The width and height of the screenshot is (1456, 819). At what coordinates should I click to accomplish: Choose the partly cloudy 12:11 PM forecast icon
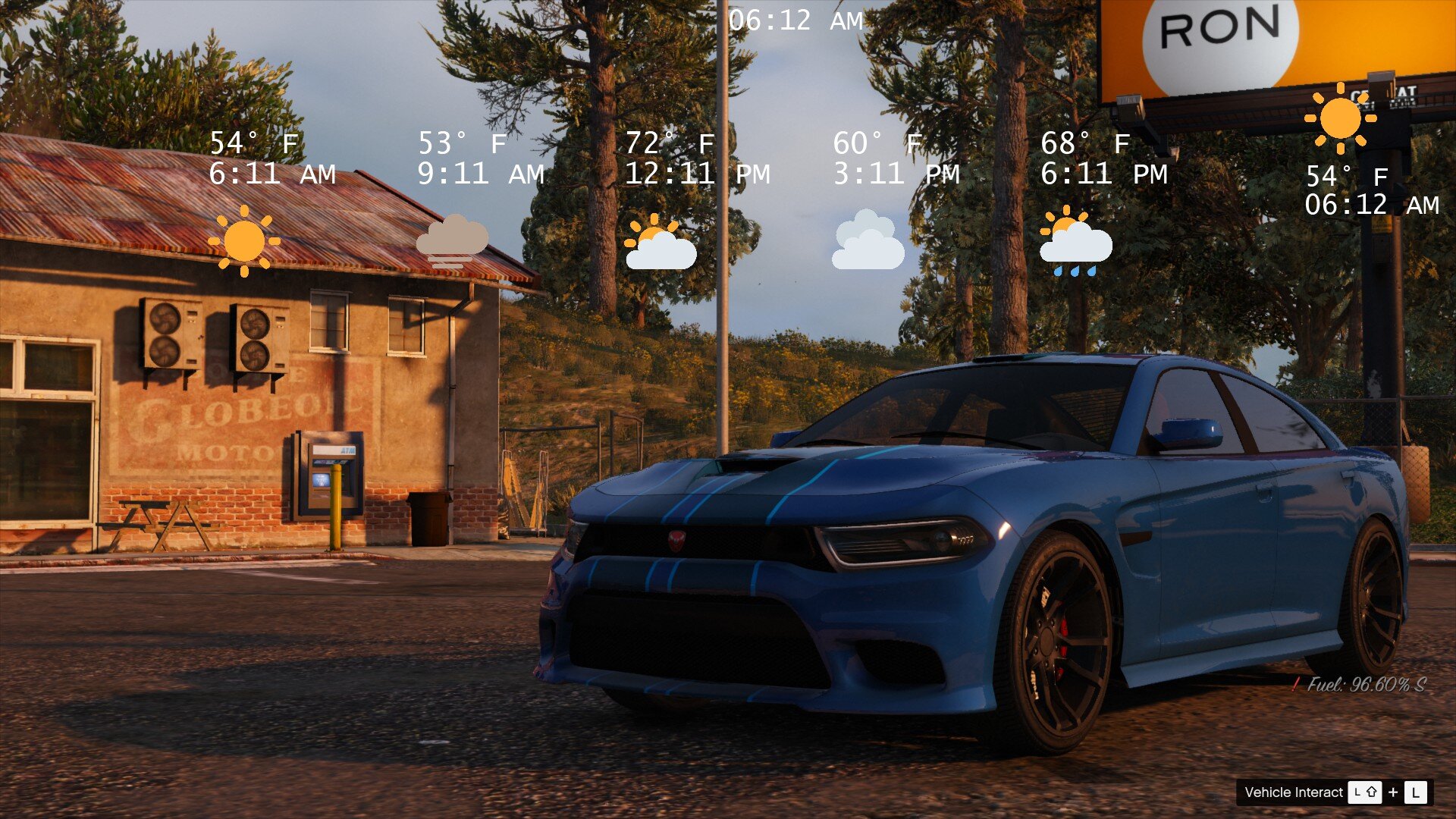660,243
